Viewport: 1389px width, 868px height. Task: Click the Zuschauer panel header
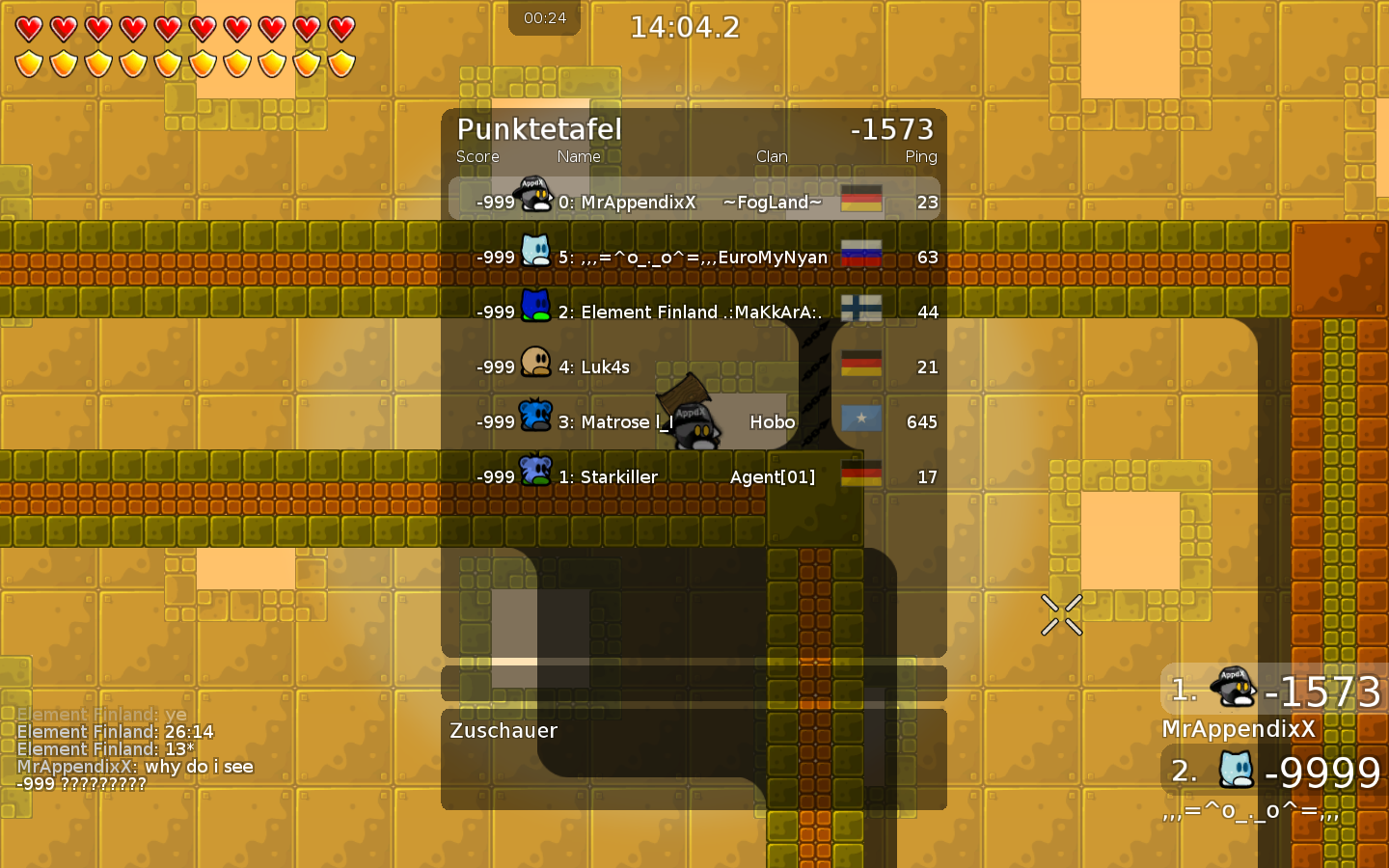(504, 731)
